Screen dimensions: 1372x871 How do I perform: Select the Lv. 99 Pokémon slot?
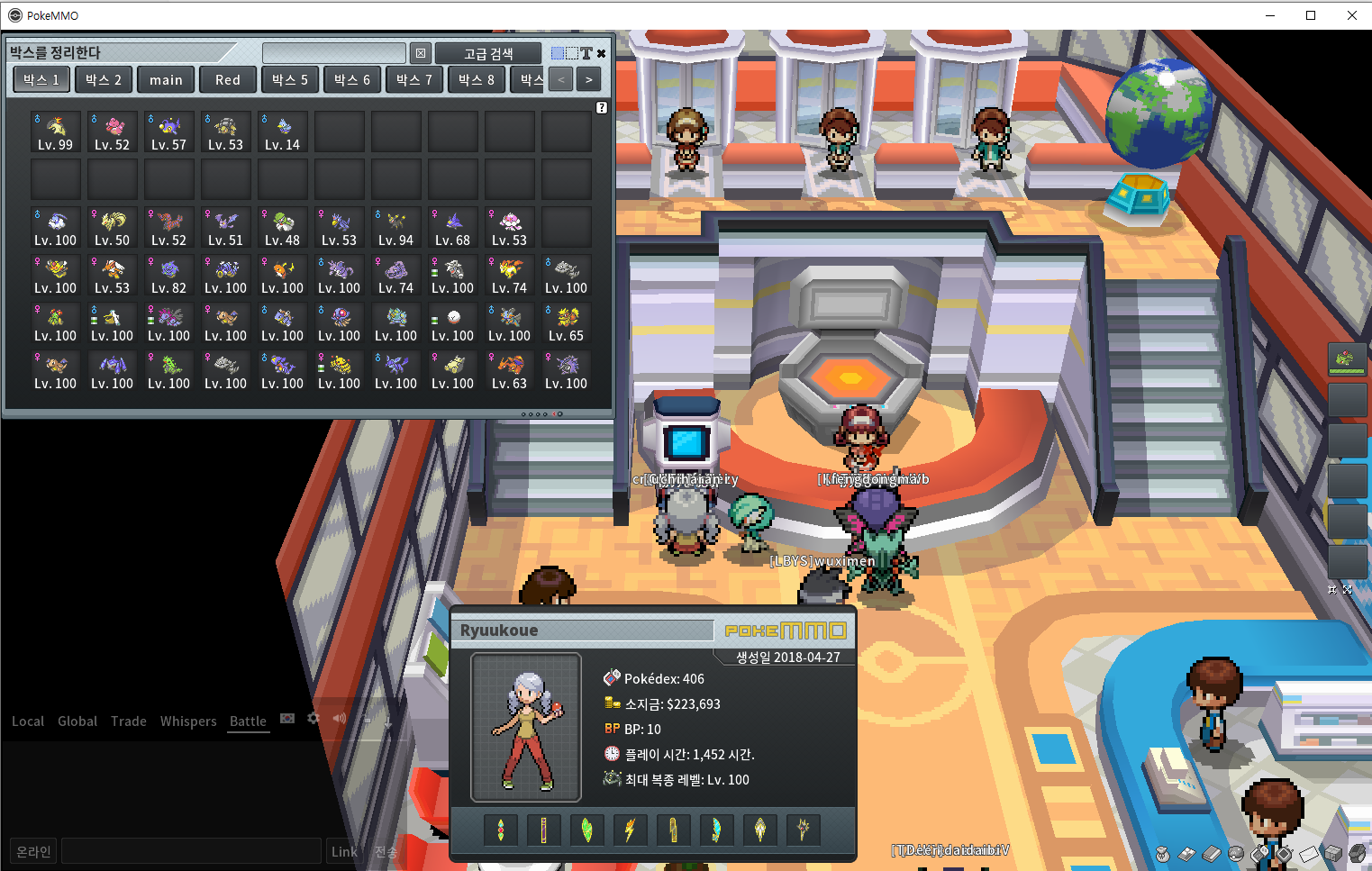[56, 132]
